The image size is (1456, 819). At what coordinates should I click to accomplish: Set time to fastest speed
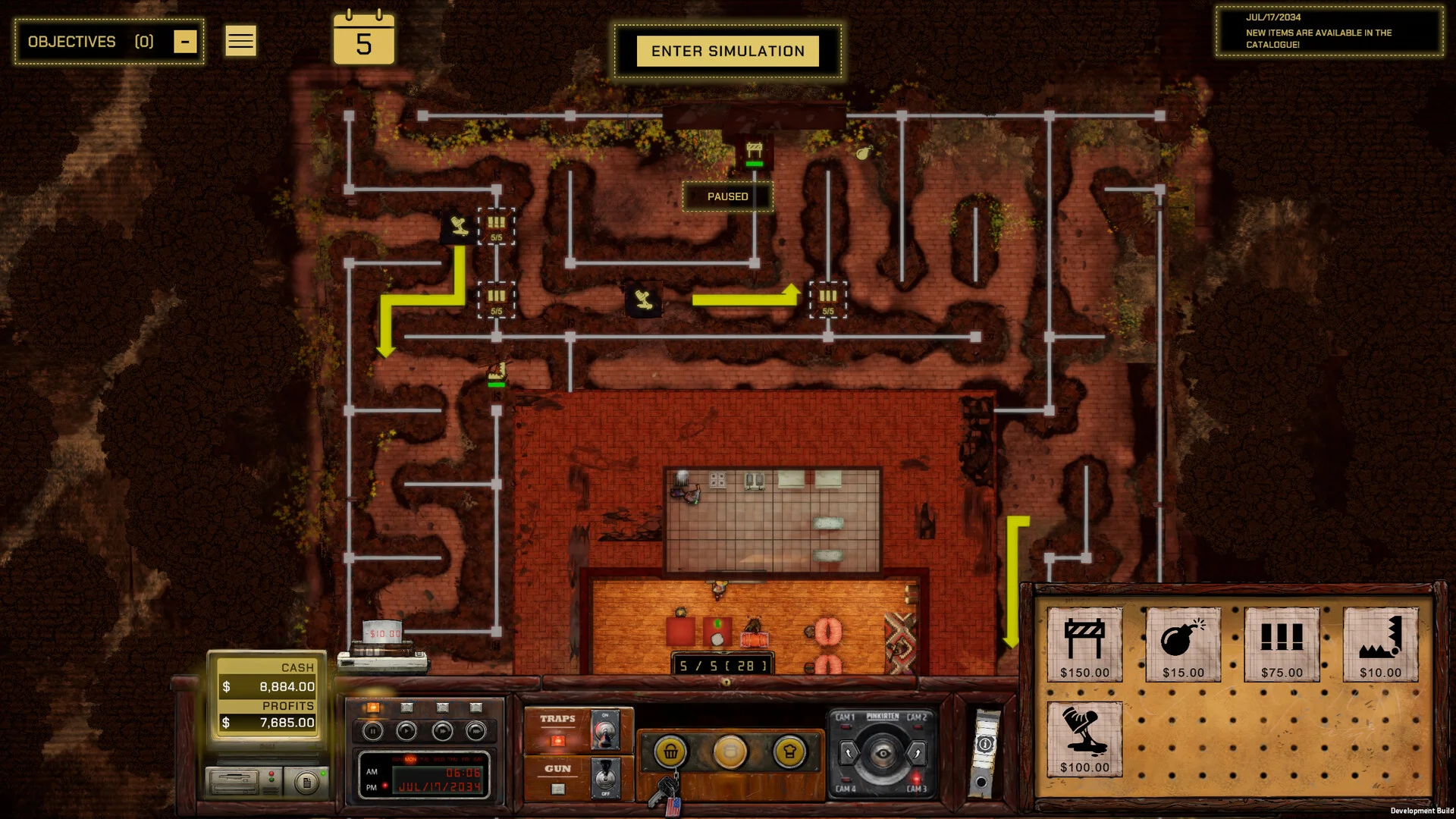476,731
